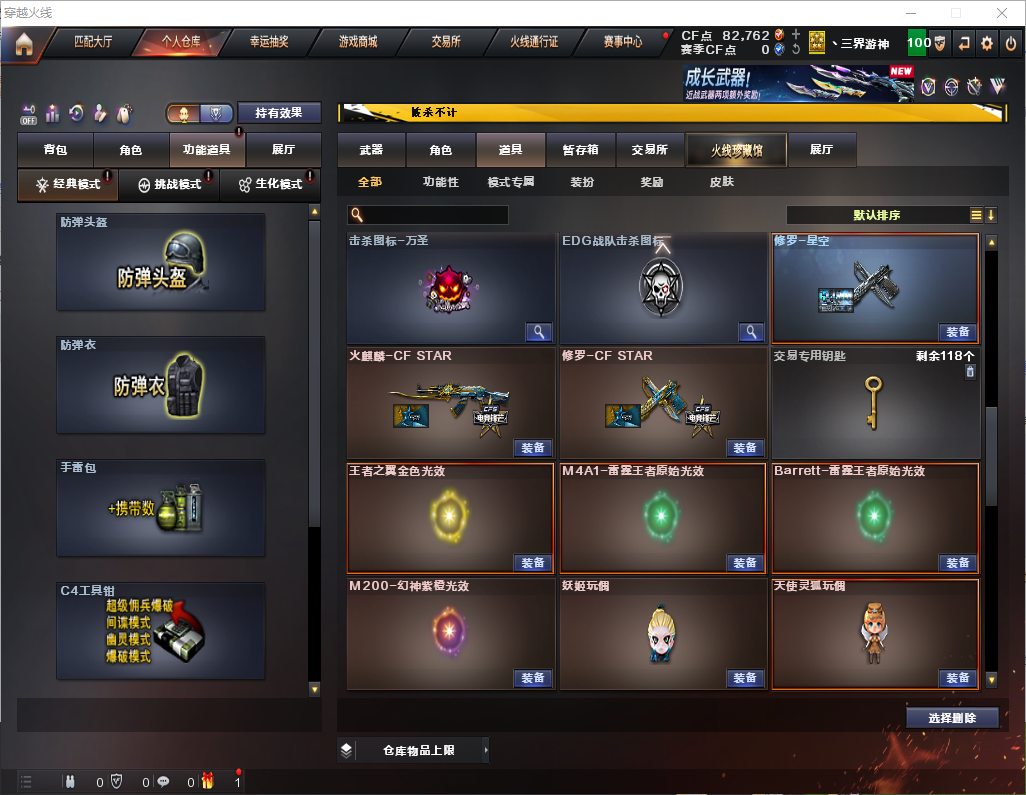Viewport: 1026px width, 795px height.
Task: Open the 火线珍藏馆 collection tab
Action: 736,150
